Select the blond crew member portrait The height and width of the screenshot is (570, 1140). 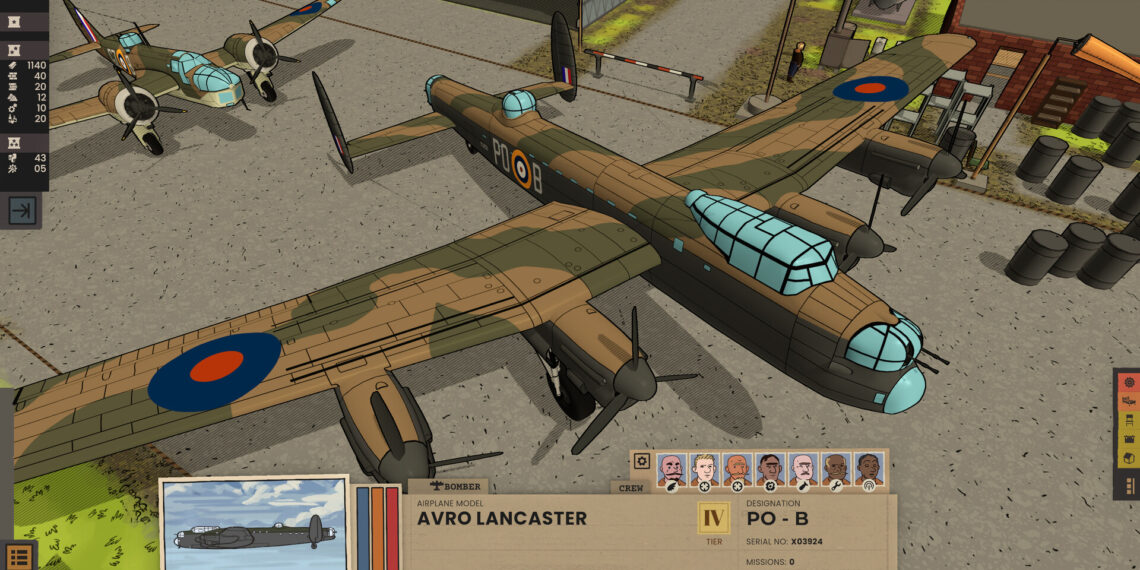tap(704, 468)
